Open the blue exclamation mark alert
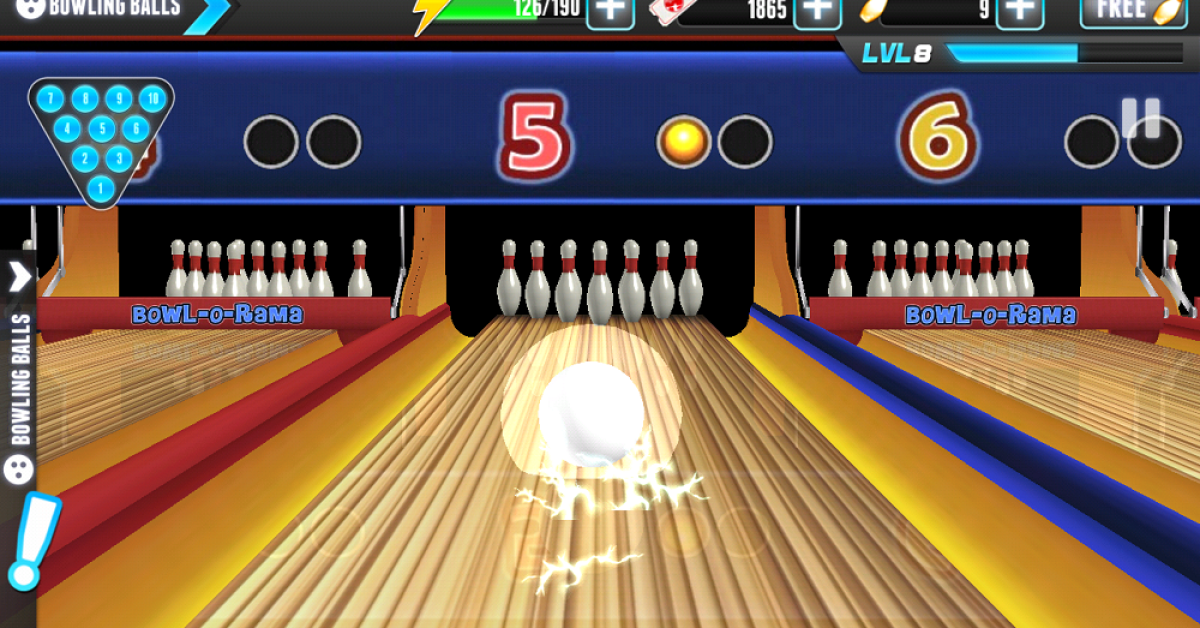Image resolution: width=1200 pixels, height=628 pixels. [30, 540]
